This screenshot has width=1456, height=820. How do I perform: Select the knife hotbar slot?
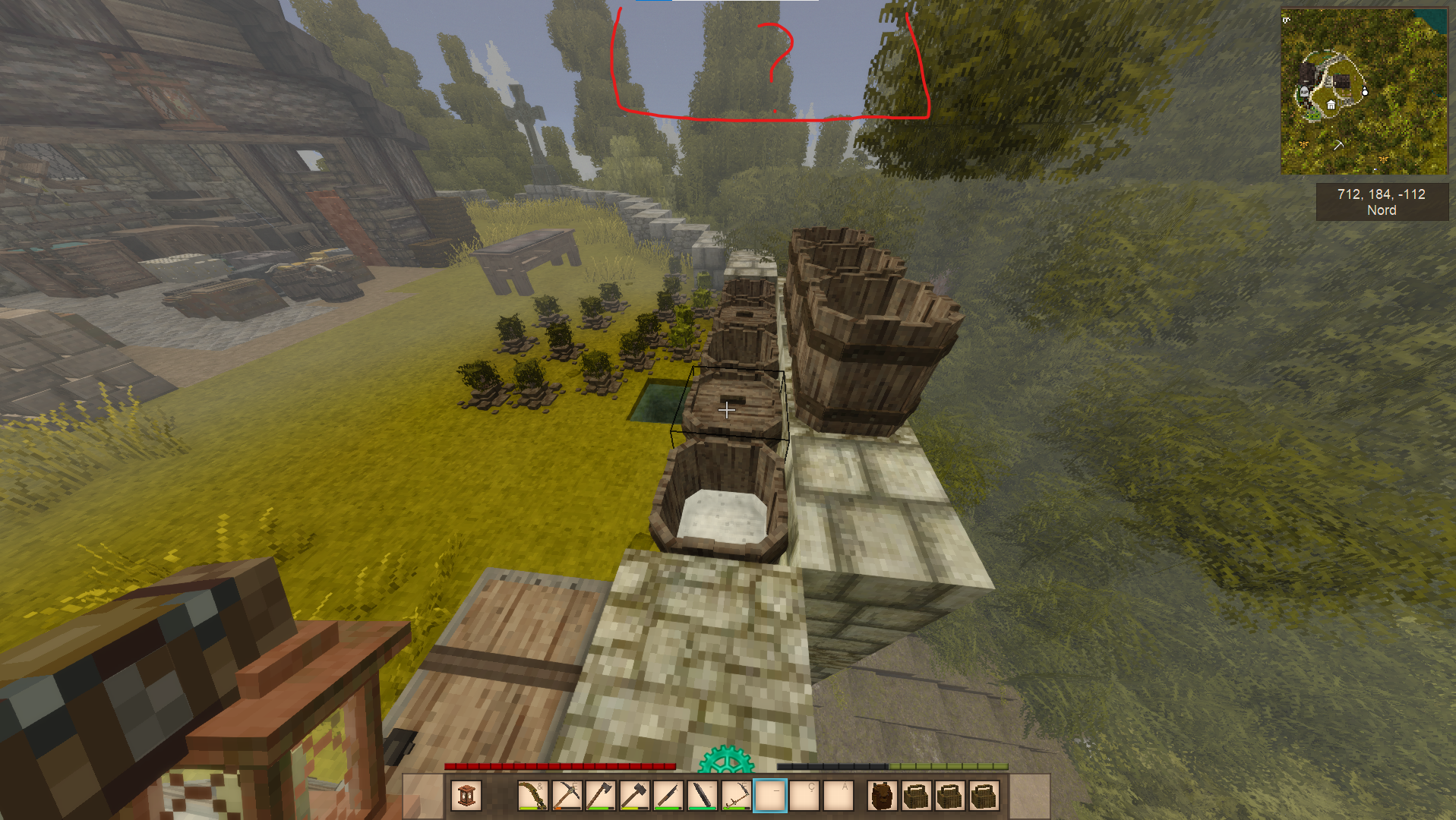[668, 796]
